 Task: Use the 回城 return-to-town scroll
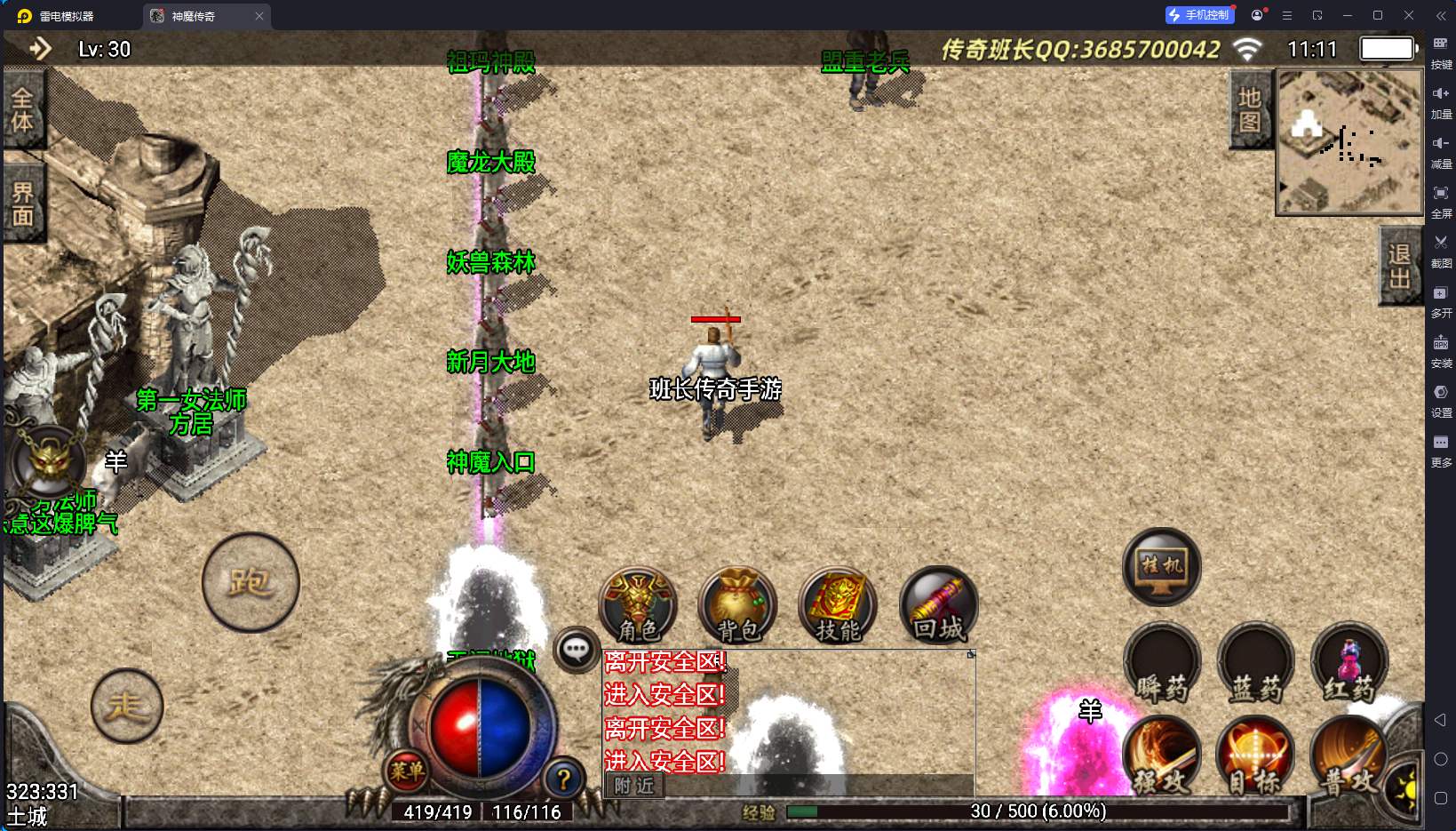938,606
